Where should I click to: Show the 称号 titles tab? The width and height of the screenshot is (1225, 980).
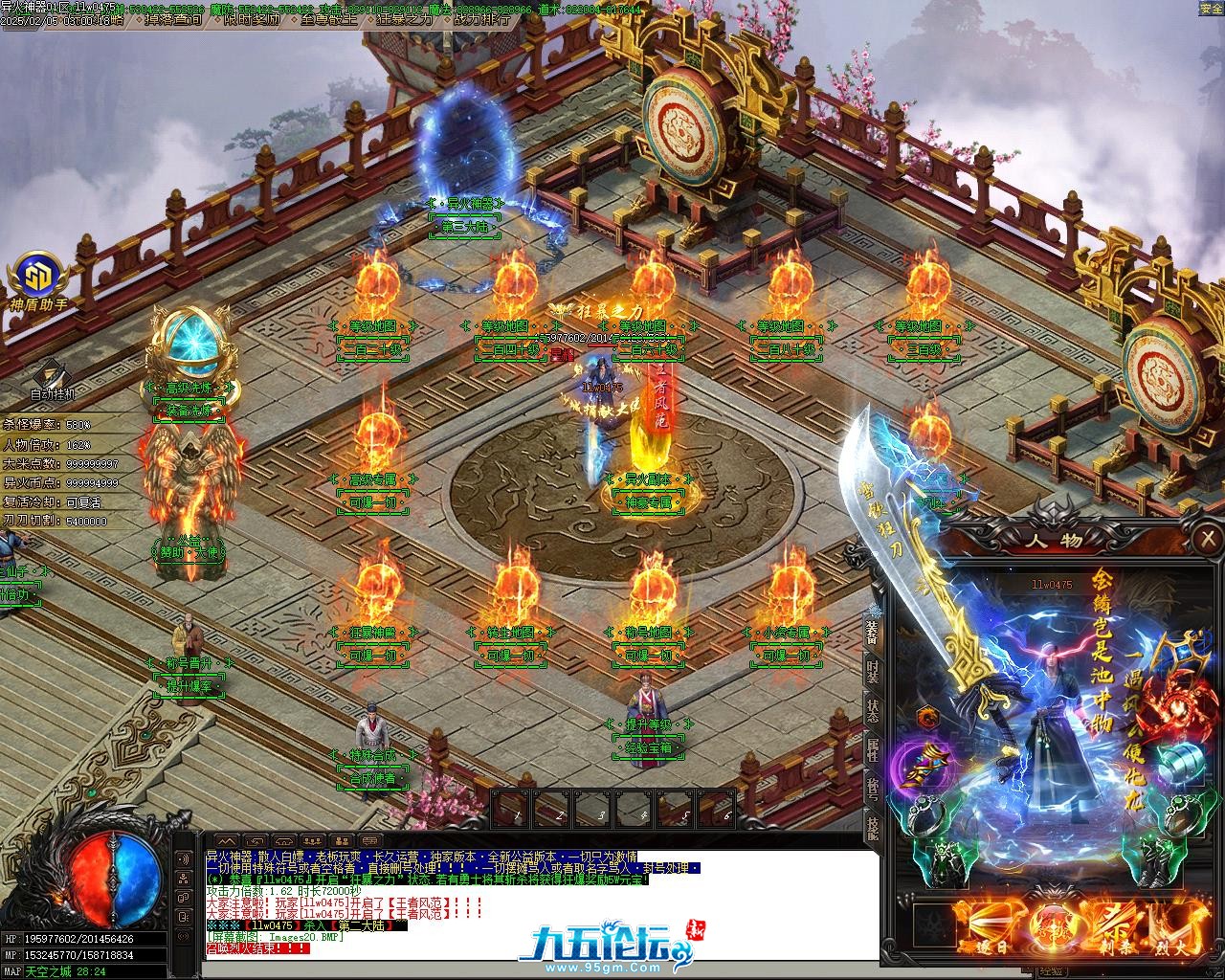click(873, 790)
